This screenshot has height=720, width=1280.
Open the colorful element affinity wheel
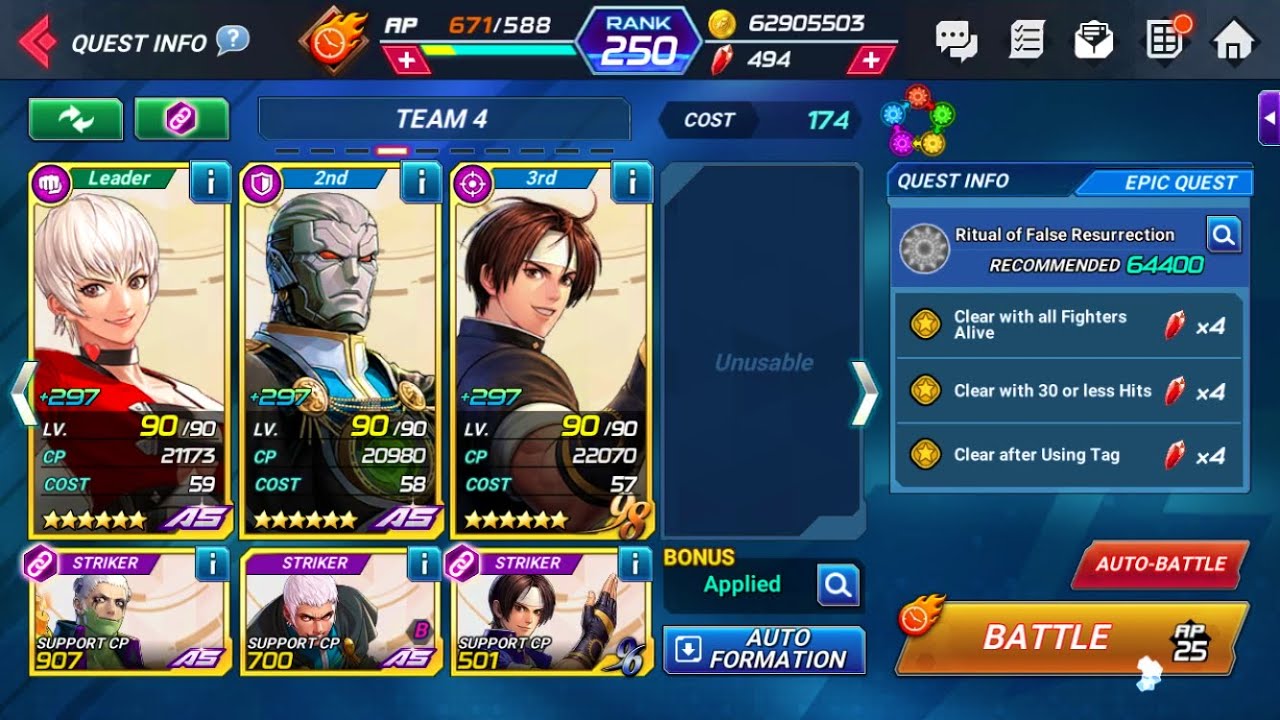(917, 120)
